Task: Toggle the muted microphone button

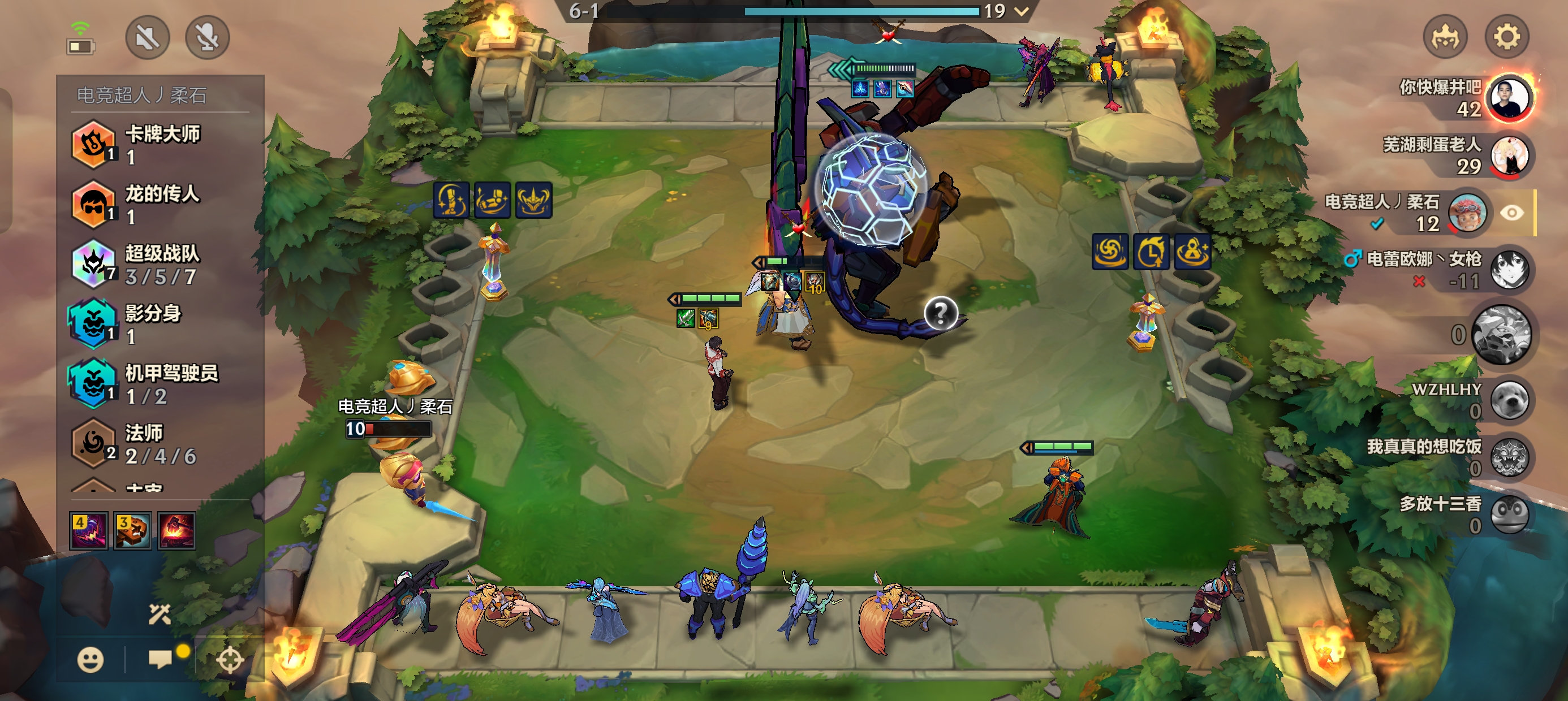Action: (x=207, y=38)
